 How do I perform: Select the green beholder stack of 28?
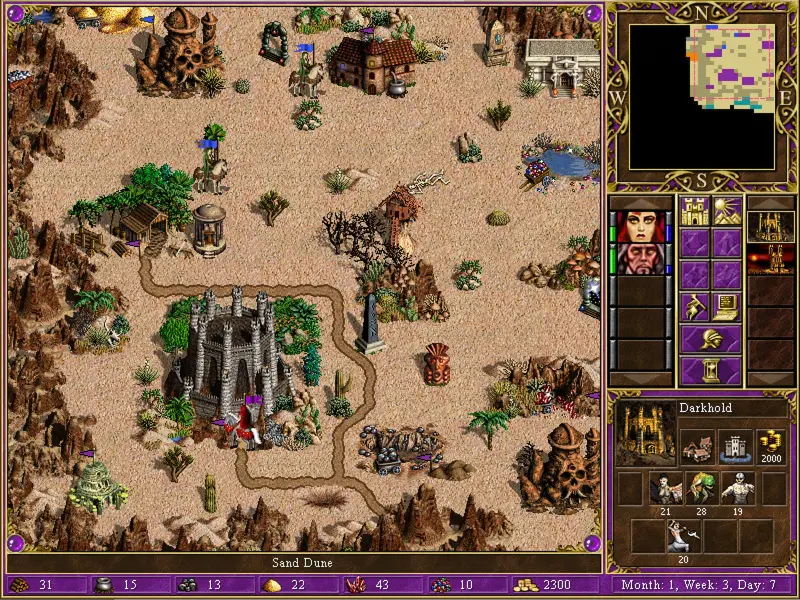[702, 489]
